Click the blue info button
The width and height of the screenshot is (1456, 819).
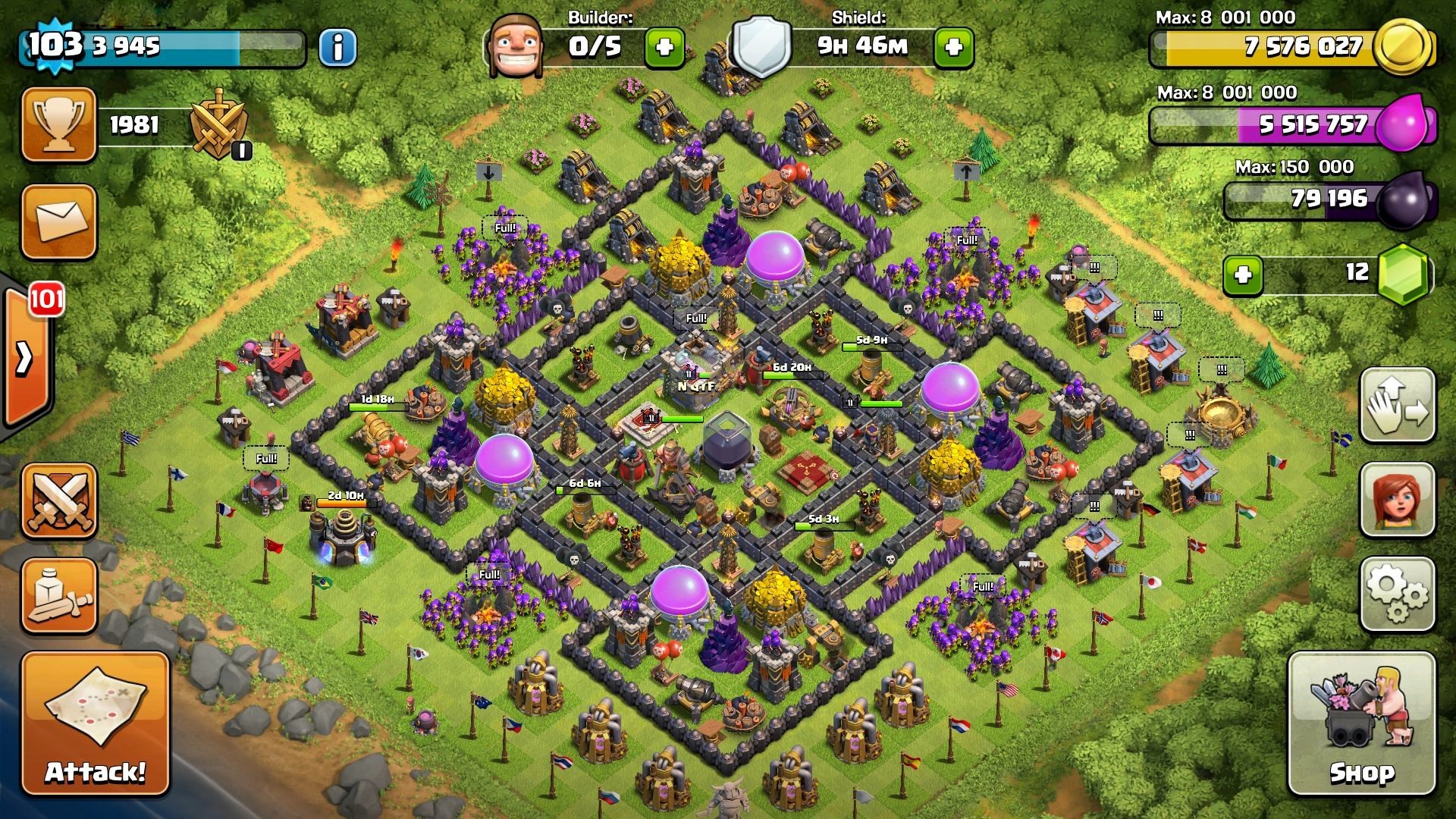click(x=337, y=47)
